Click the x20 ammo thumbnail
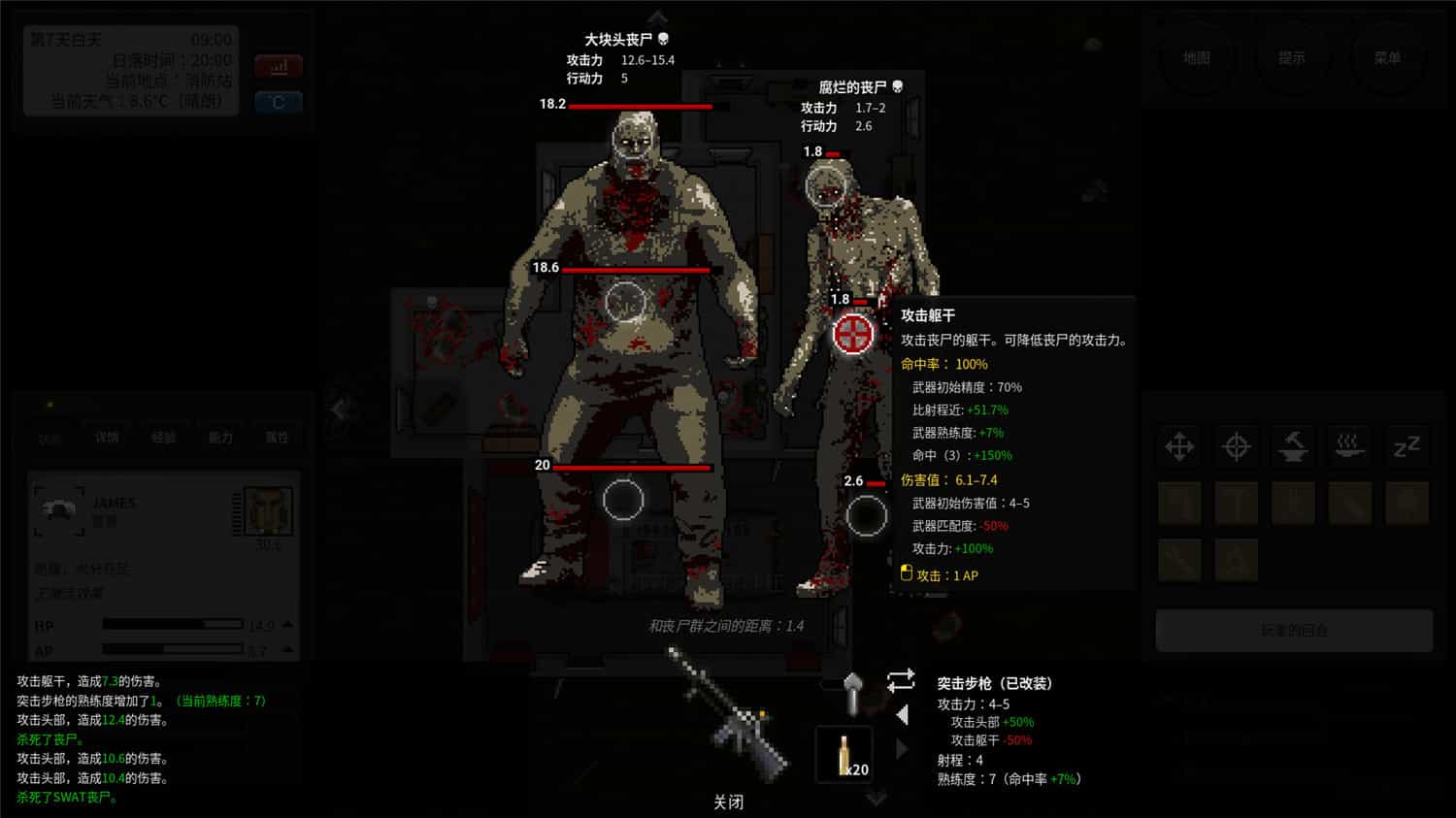 click(x=844, y=752)
